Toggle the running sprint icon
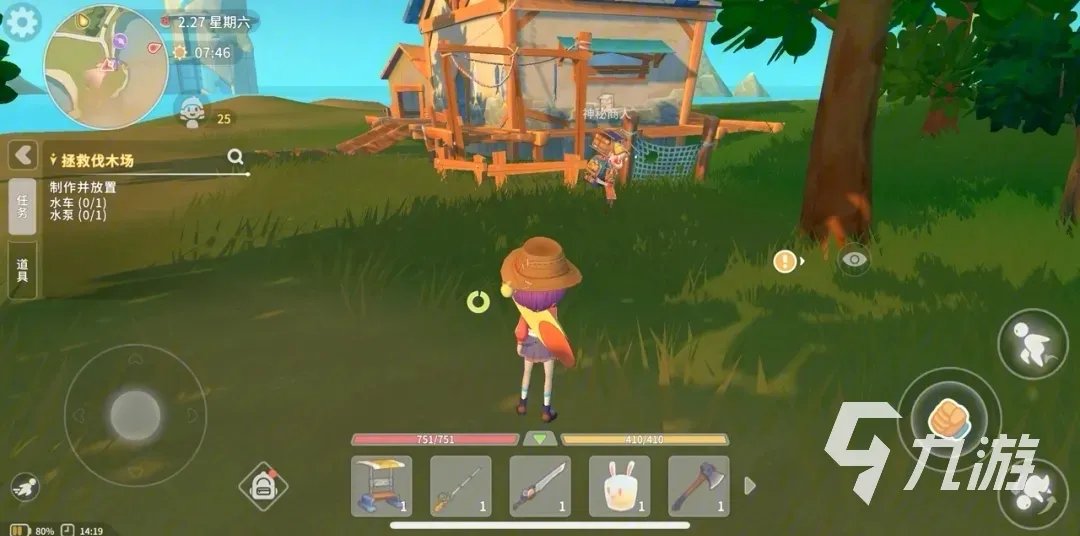The image size is (1080, 536). click(x=26, y=488)
